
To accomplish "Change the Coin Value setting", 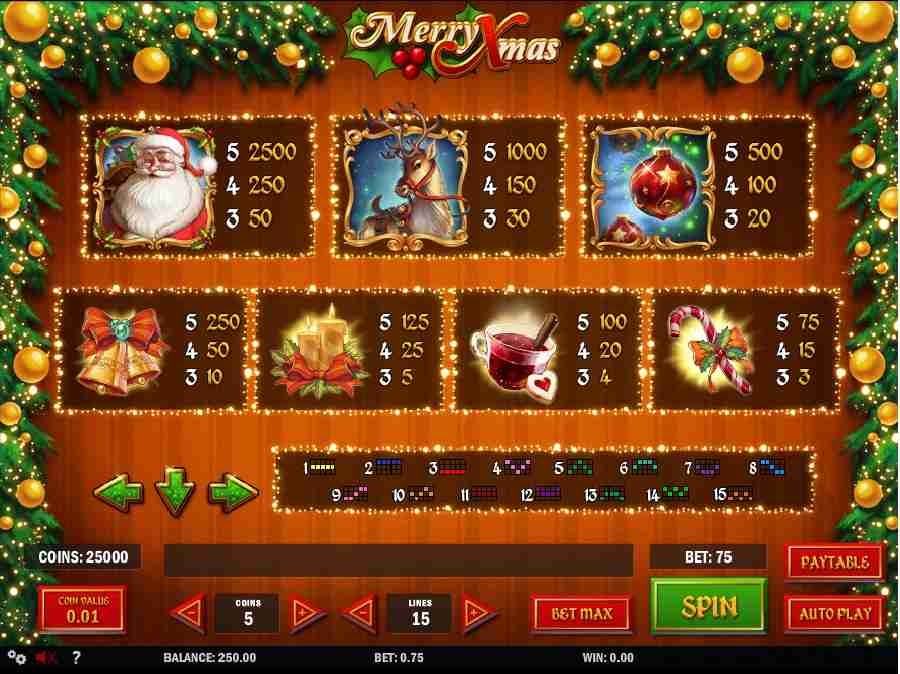I will 82,609.
